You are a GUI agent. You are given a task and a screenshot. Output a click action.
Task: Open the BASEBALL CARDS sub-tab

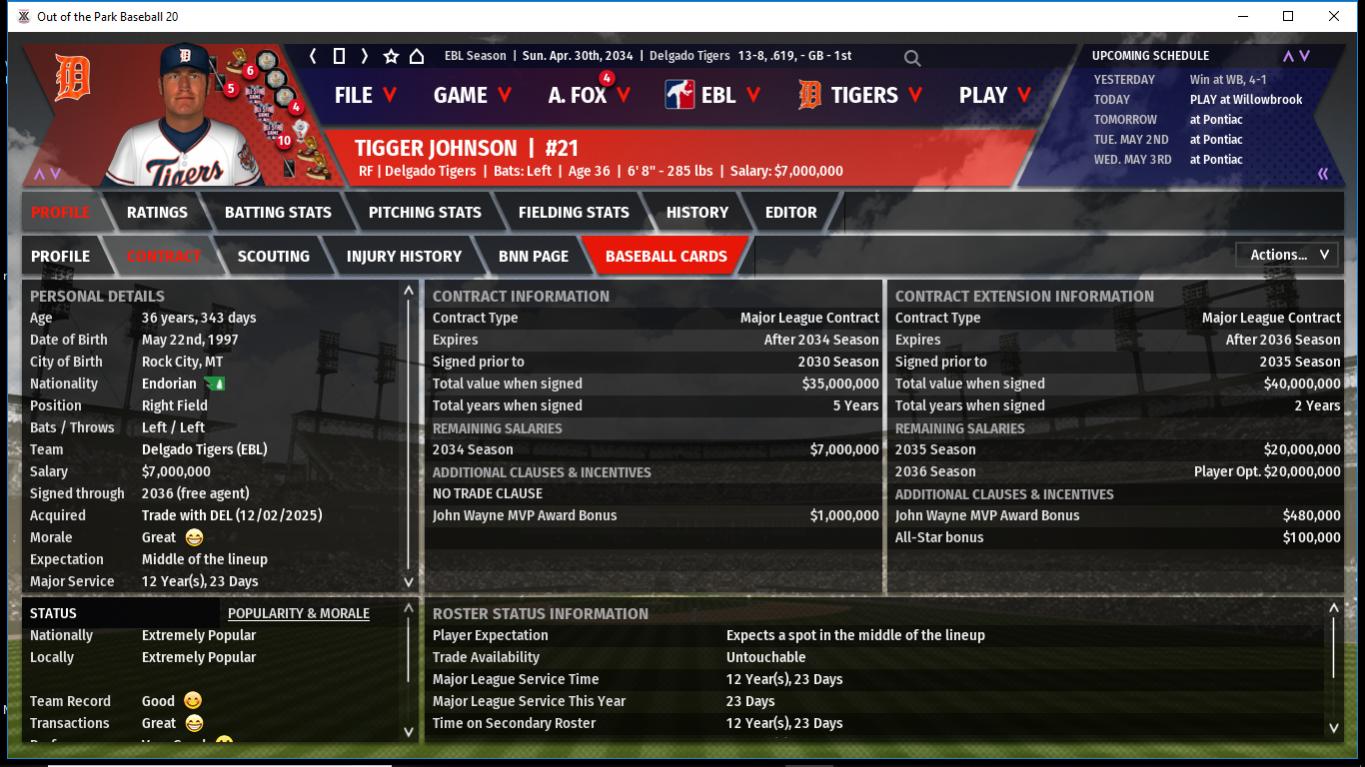click(x=666, y=256)
